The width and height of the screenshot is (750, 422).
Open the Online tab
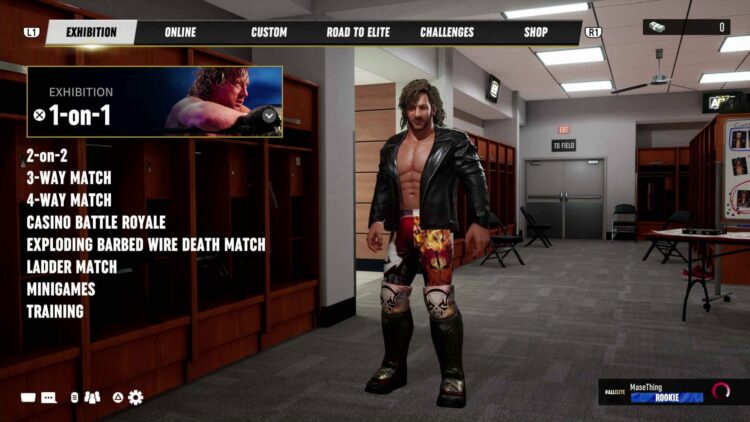180,32
